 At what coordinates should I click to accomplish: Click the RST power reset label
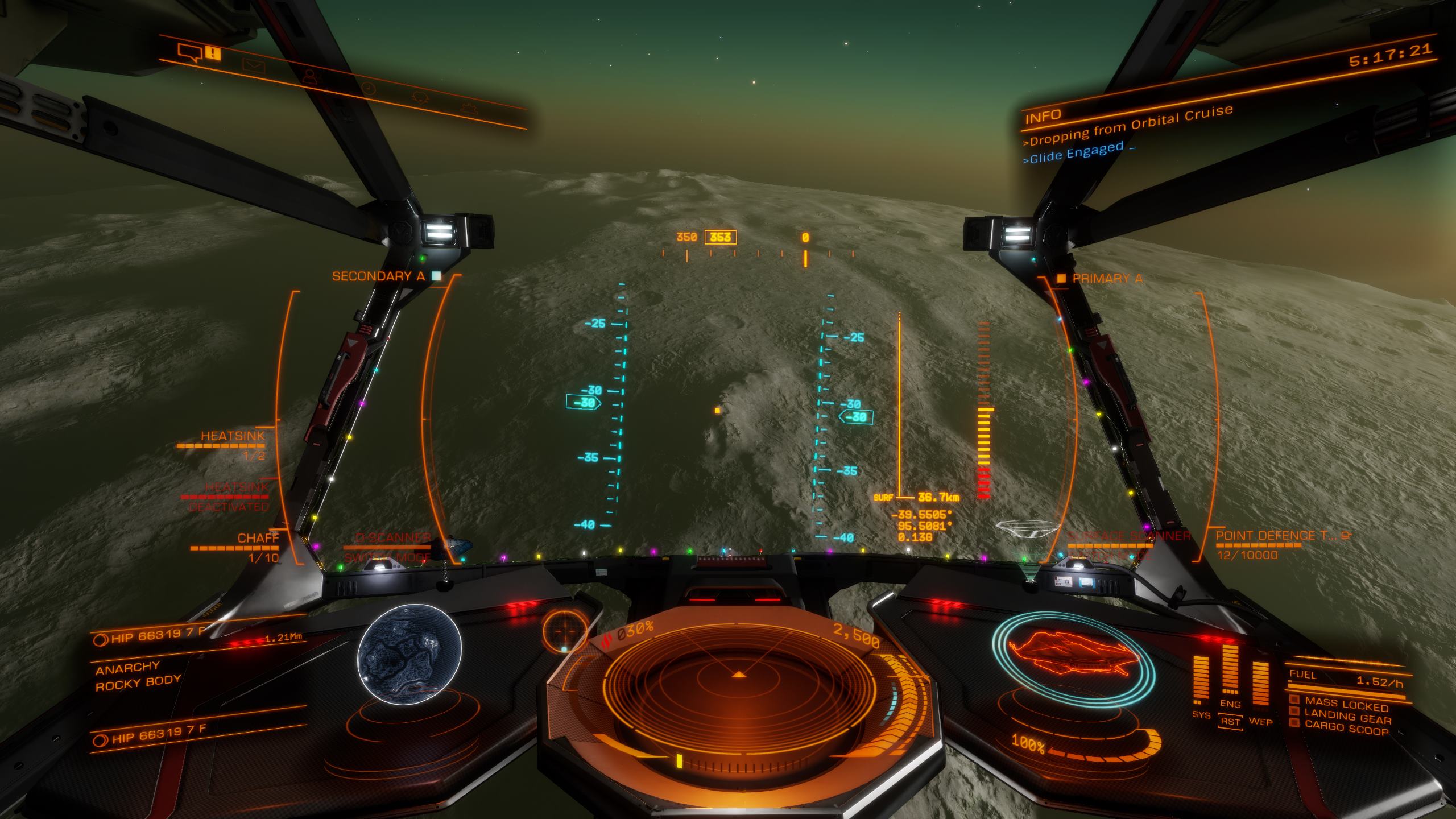(x=1230, y=722)
